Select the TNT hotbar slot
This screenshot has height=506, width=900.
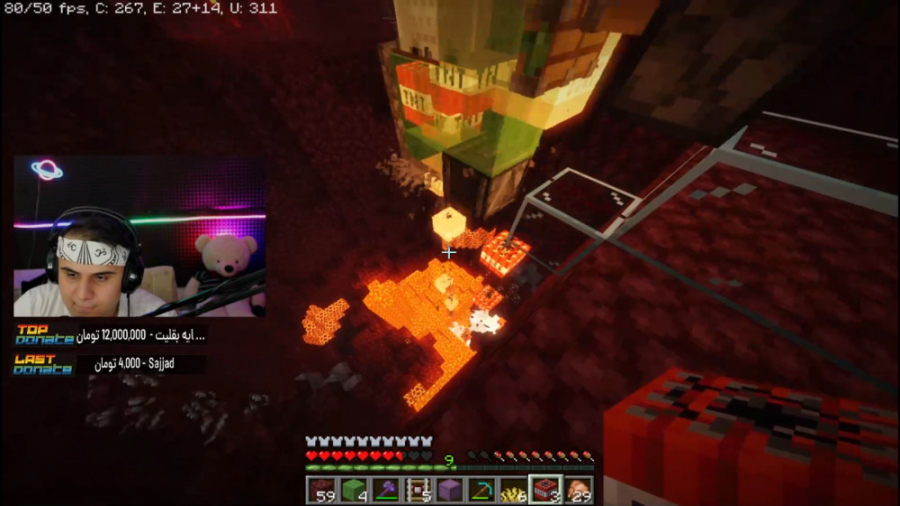tap(545, 490)
